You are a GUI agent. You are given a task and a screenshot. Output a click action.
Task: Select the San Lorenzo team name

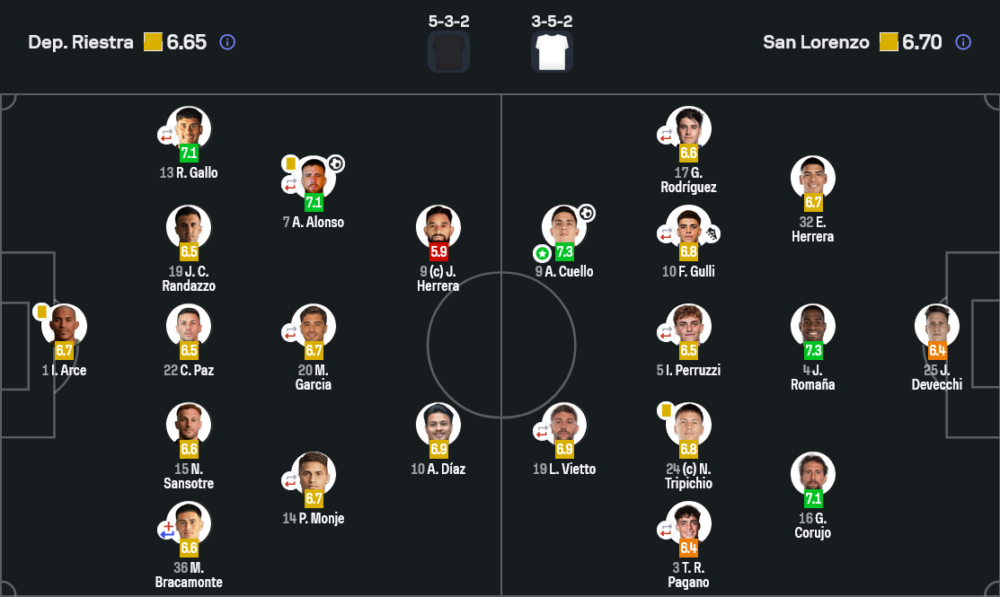[816, 42]
